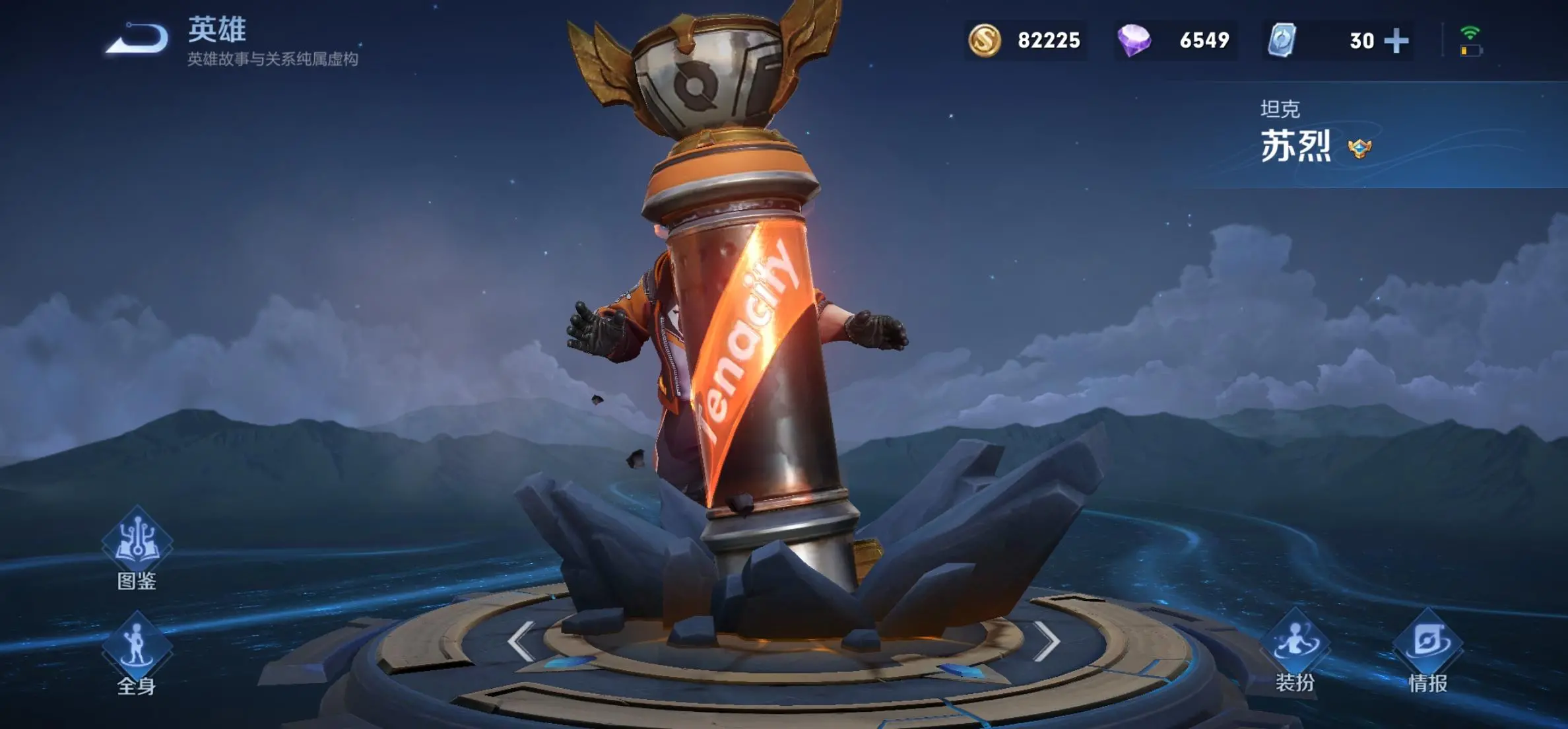Viewport: 1568px width, 729px height.
Task: Switch to the next hero with right arrow
Action: point(1046,641)
